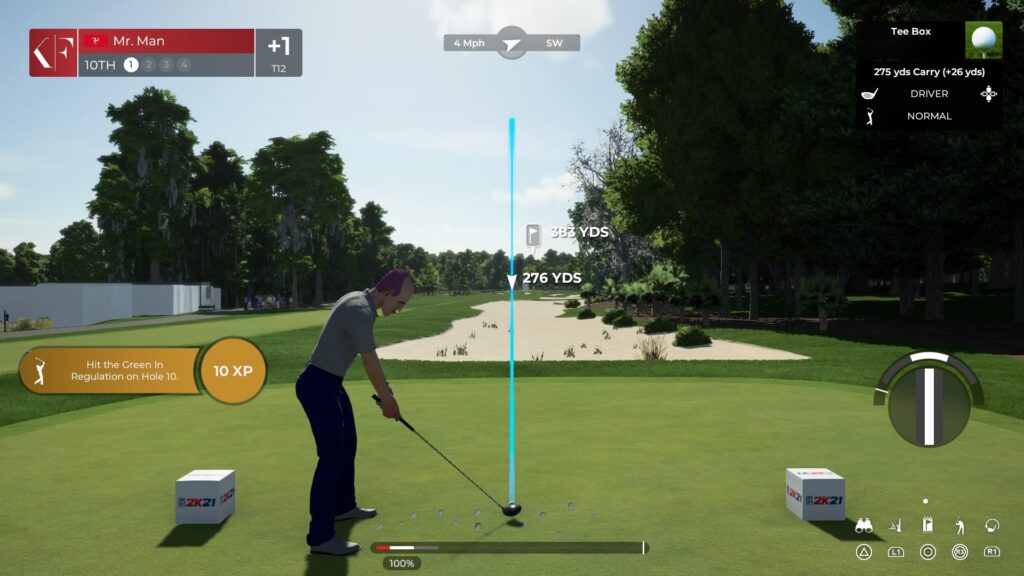Open the binoculars scout camera

click(863, 525)
